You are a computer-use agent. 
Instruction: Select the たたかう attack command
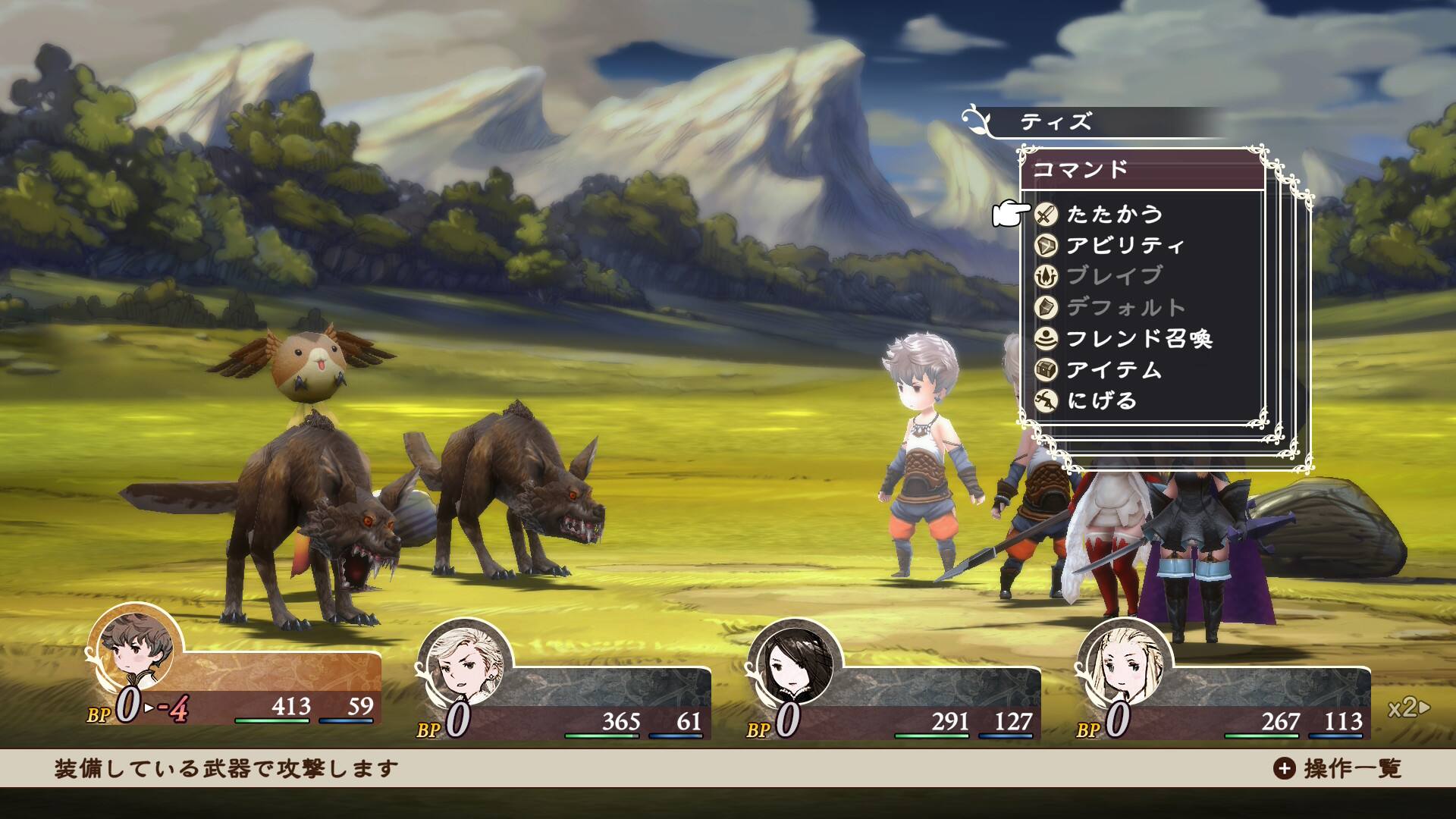point(1113,215)
